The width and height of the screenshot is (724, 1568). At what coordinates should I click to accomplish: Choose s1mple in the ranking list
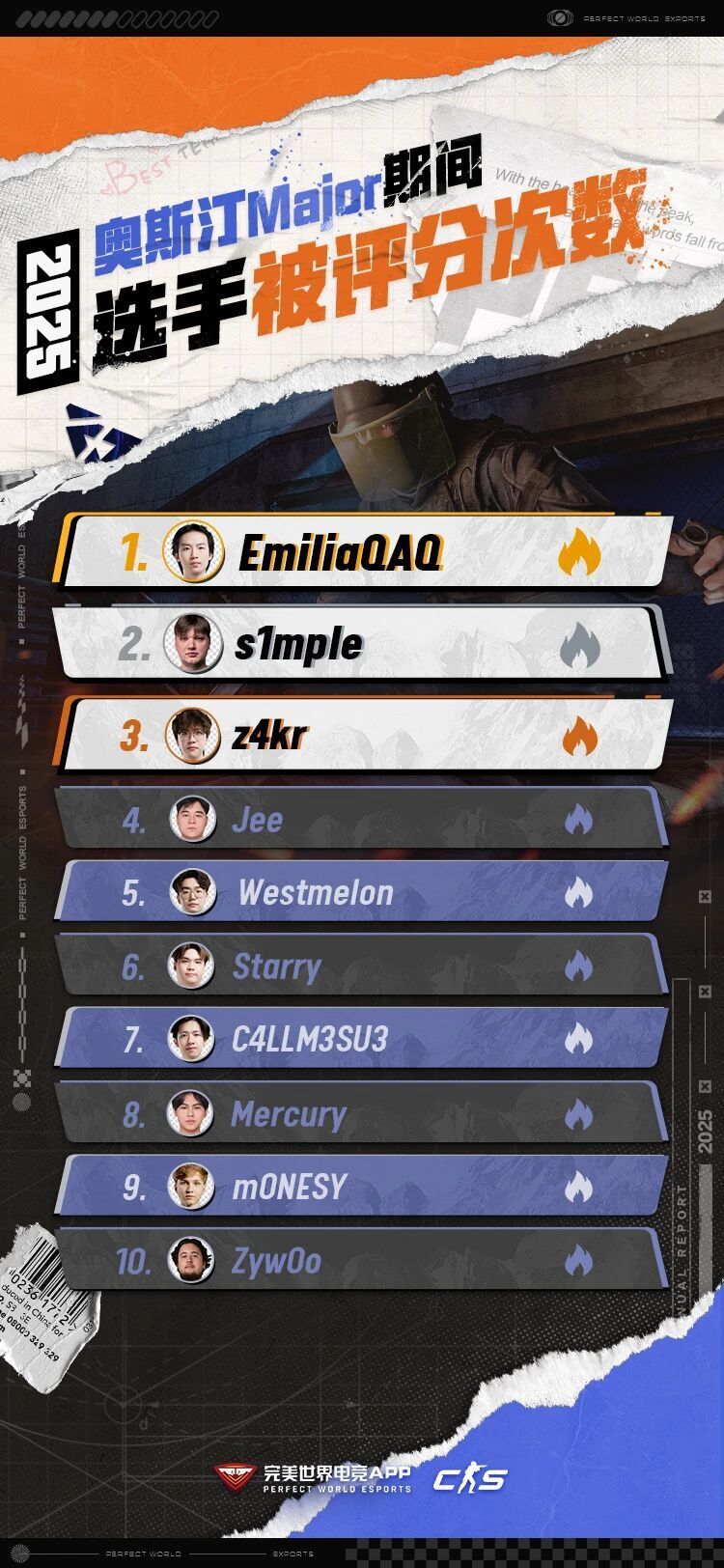coord(362,644)
